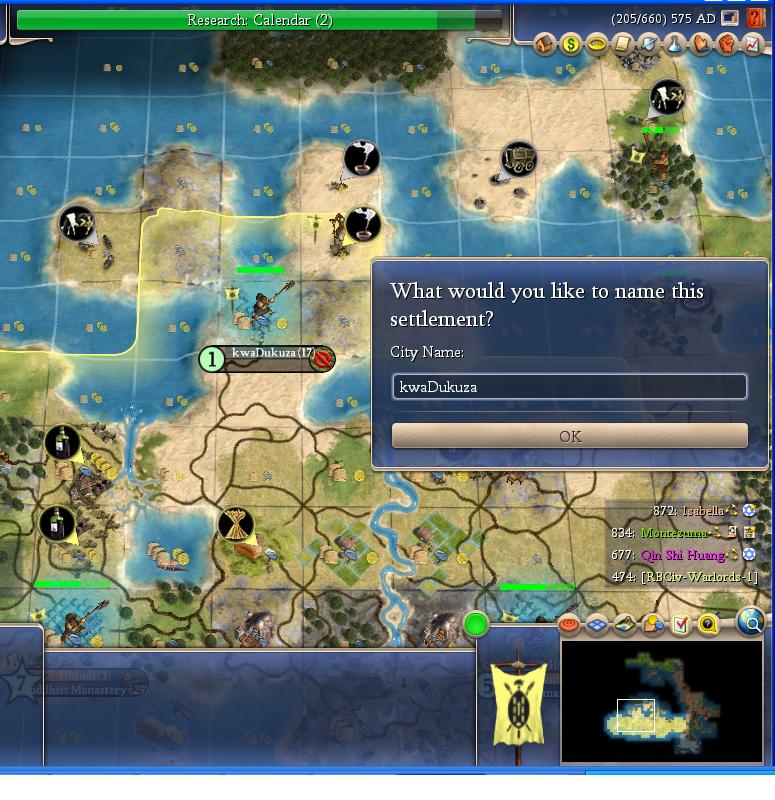This screenshot has height=800, width=775.
Task: Open the Technology Advisor flask icon
Action: (x=674, y=44)
